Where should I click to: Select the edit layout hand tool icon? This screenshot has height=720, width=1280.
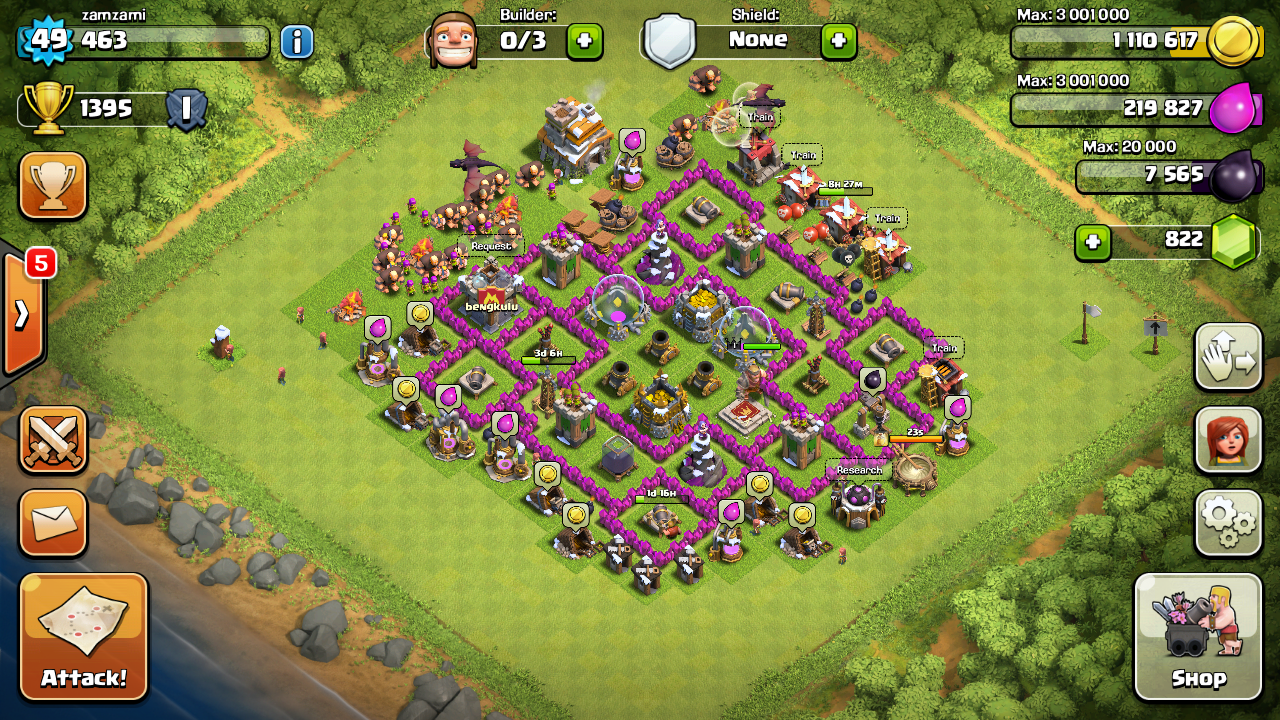[1228, 357]
